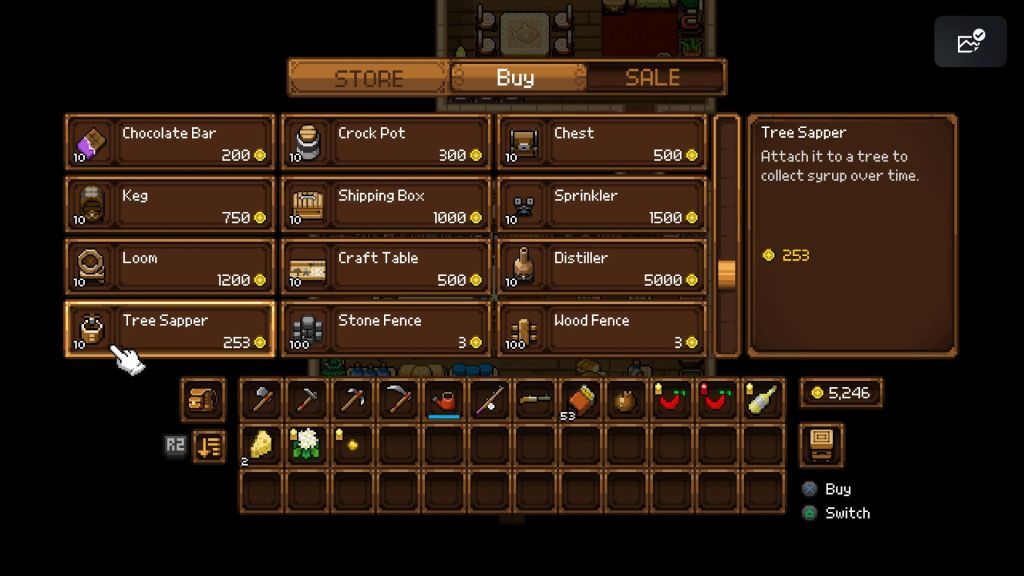Screen dimensions: 1024x576
Task: Click the shop list scrollbar handle
Action: [x=727, y=273]
